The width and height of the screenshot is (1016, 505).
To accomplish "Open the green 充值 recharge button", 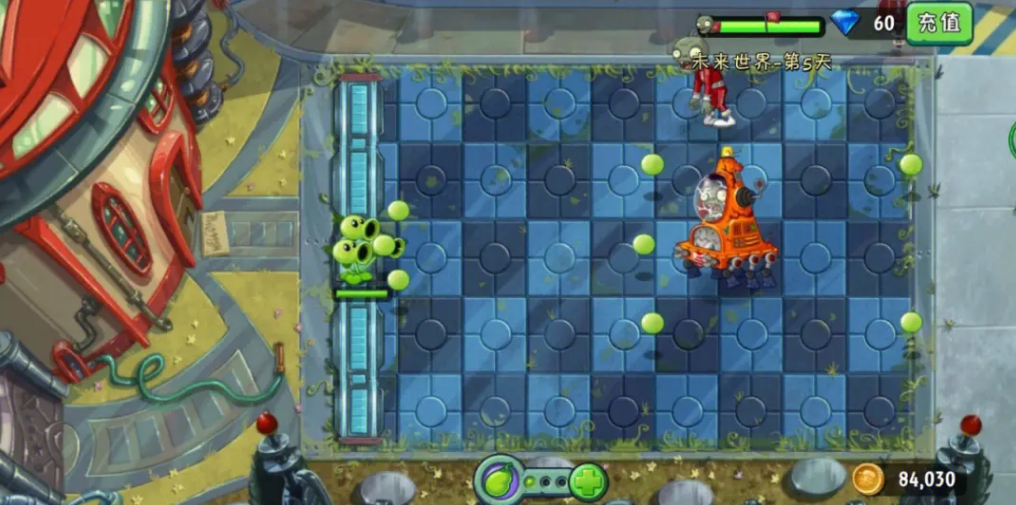I will pyautogui.click(x=939, y=22).
